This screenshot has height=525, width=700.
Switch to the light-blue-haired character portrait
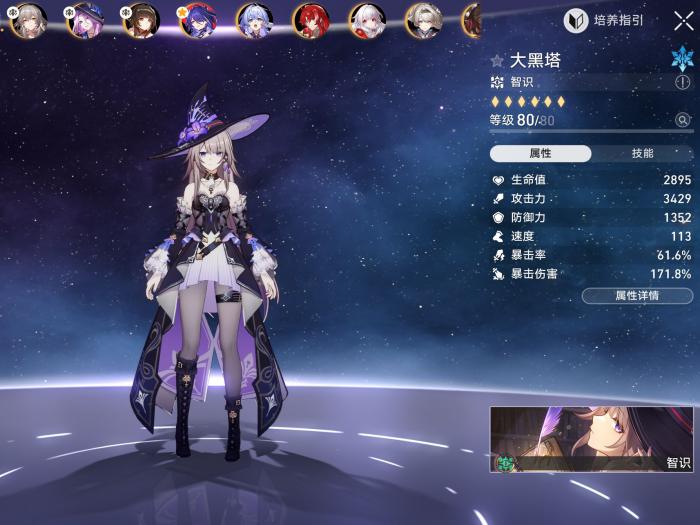(254, 20)
